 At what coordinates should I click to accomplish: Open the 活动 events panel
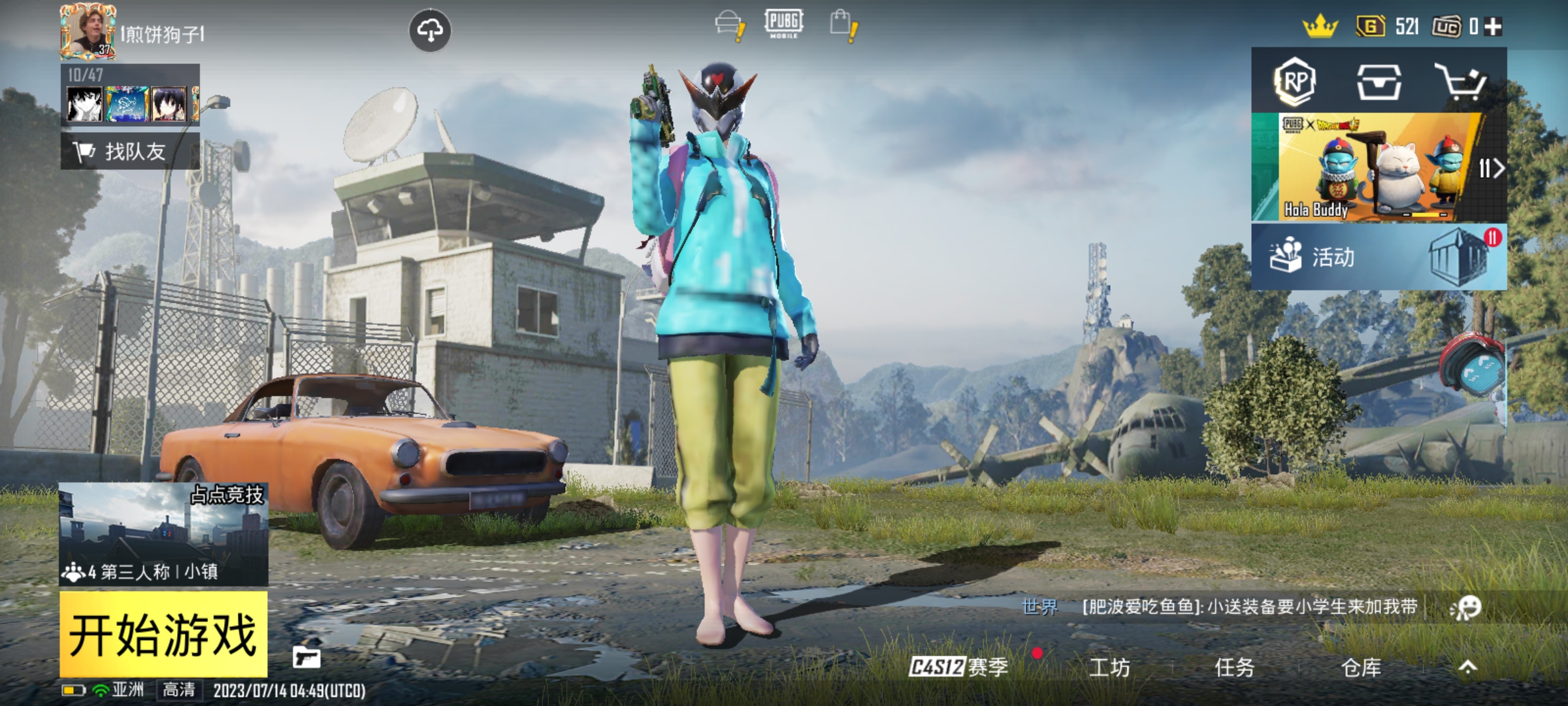coord(1379,257)
